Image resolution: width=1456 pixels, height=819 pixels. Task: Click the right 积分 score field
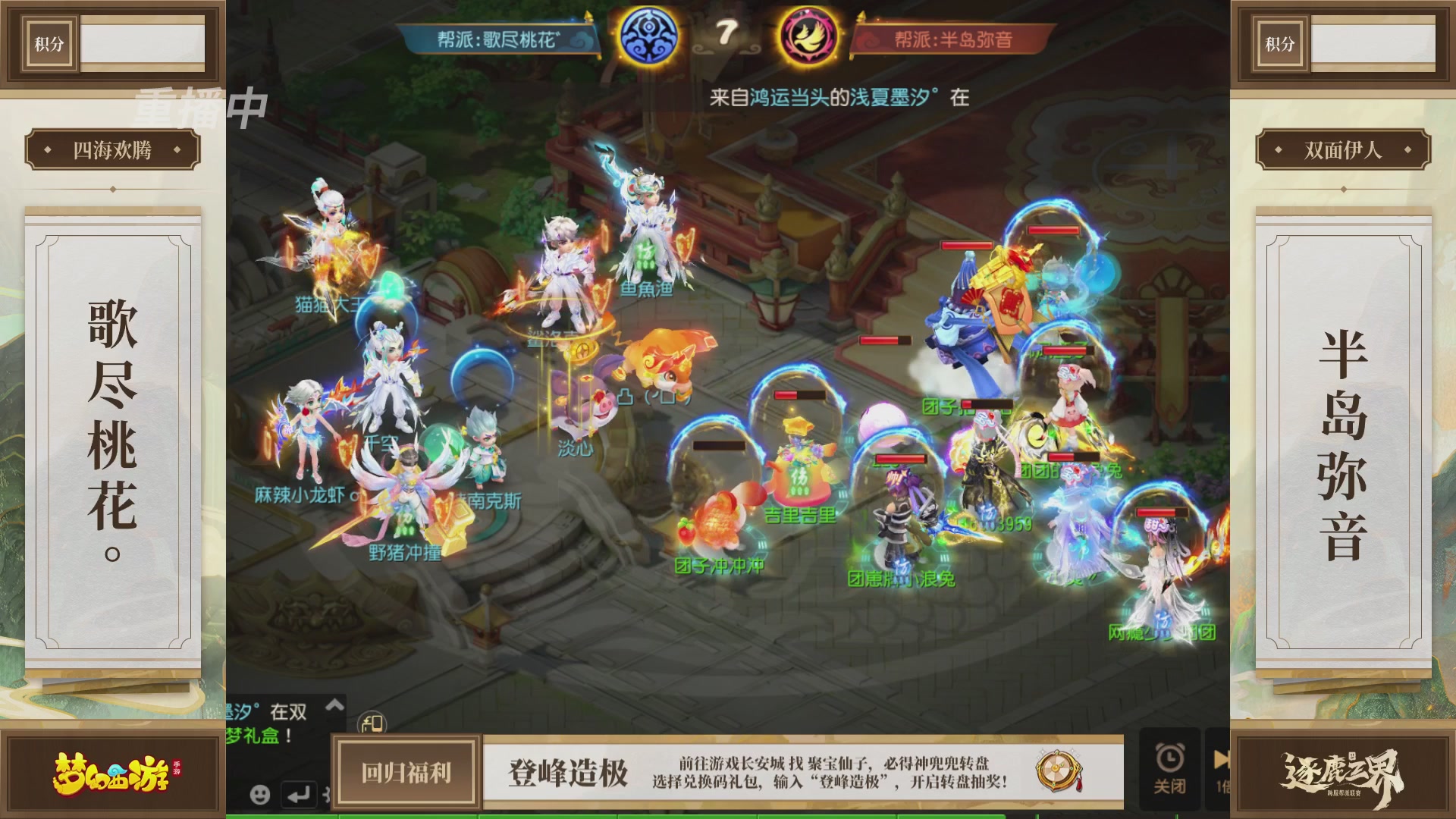click(x=1373, y=43)
